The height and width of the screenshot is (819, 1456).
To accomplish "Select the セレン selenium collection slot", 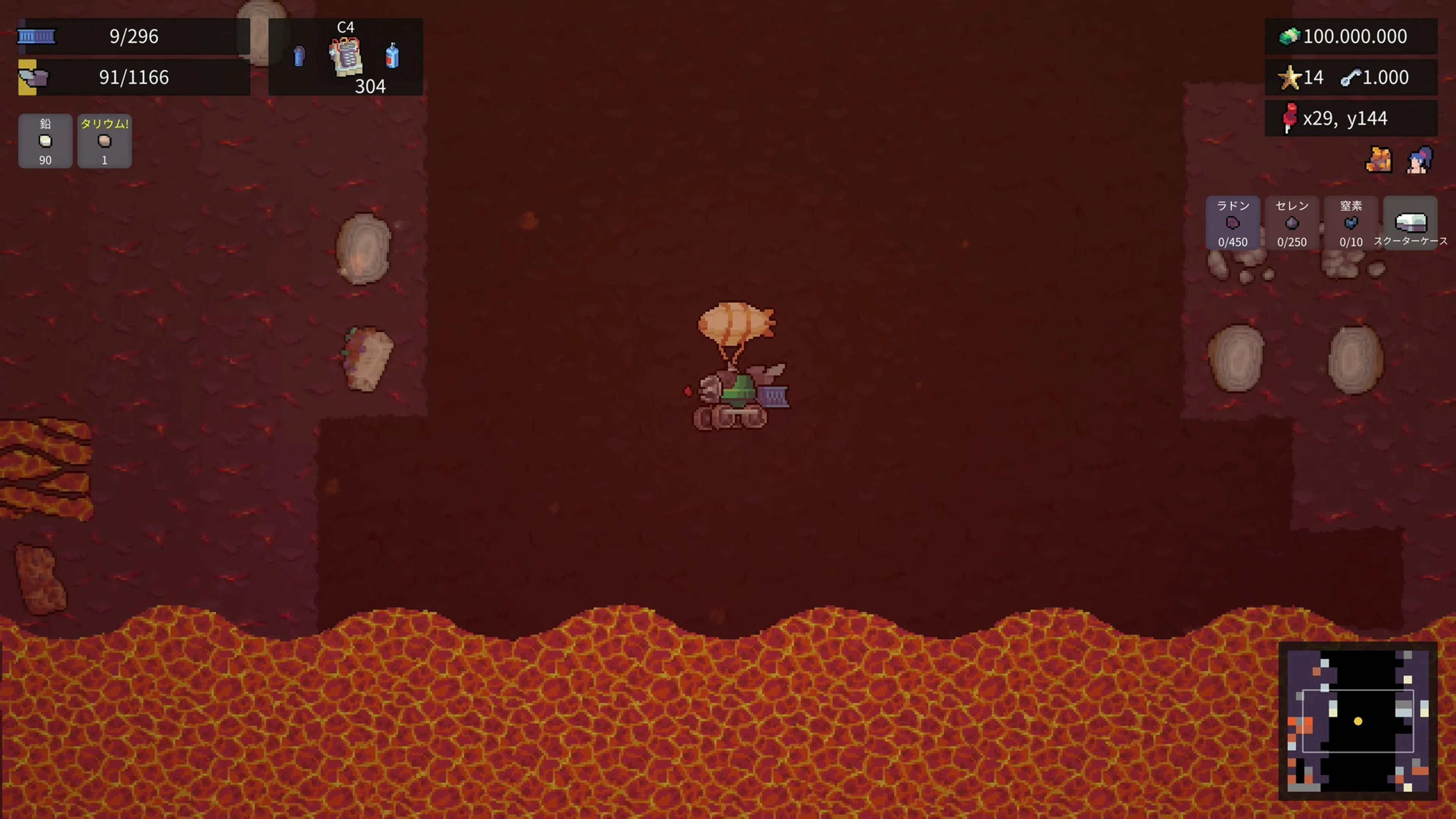I will tap(1292, 223).
